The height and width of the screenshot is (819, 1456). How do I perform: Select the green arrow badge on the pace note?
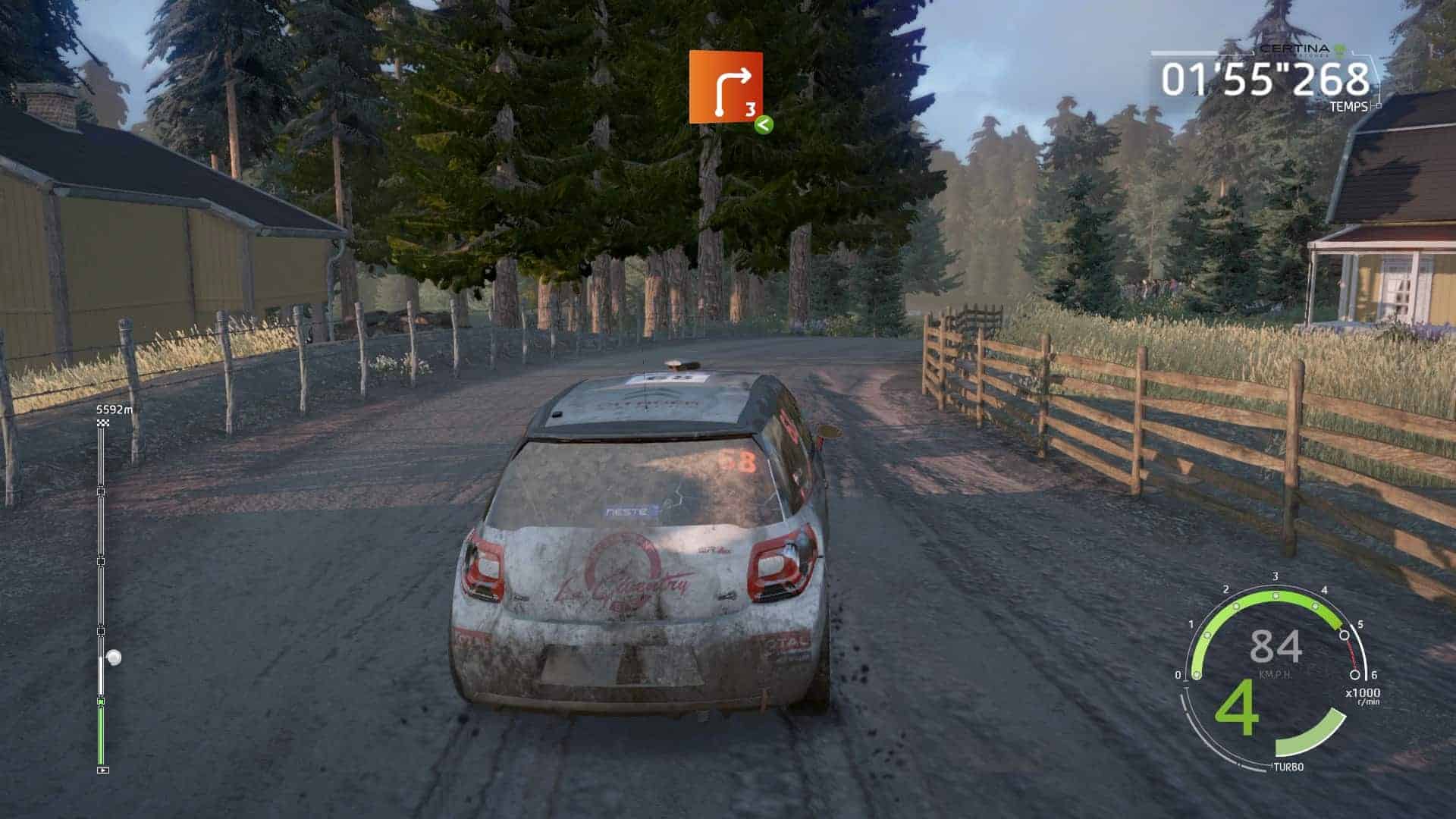(x=763, y=125)
